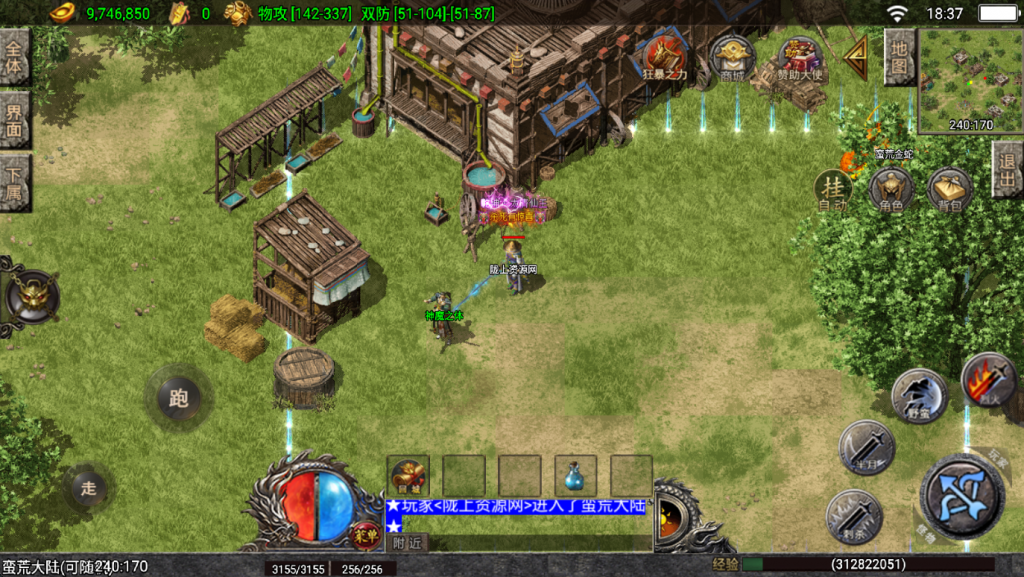This screenshot has width=1024, height=577.
Task: Use the scroll item in the quick slot
Action: point(408,476)
